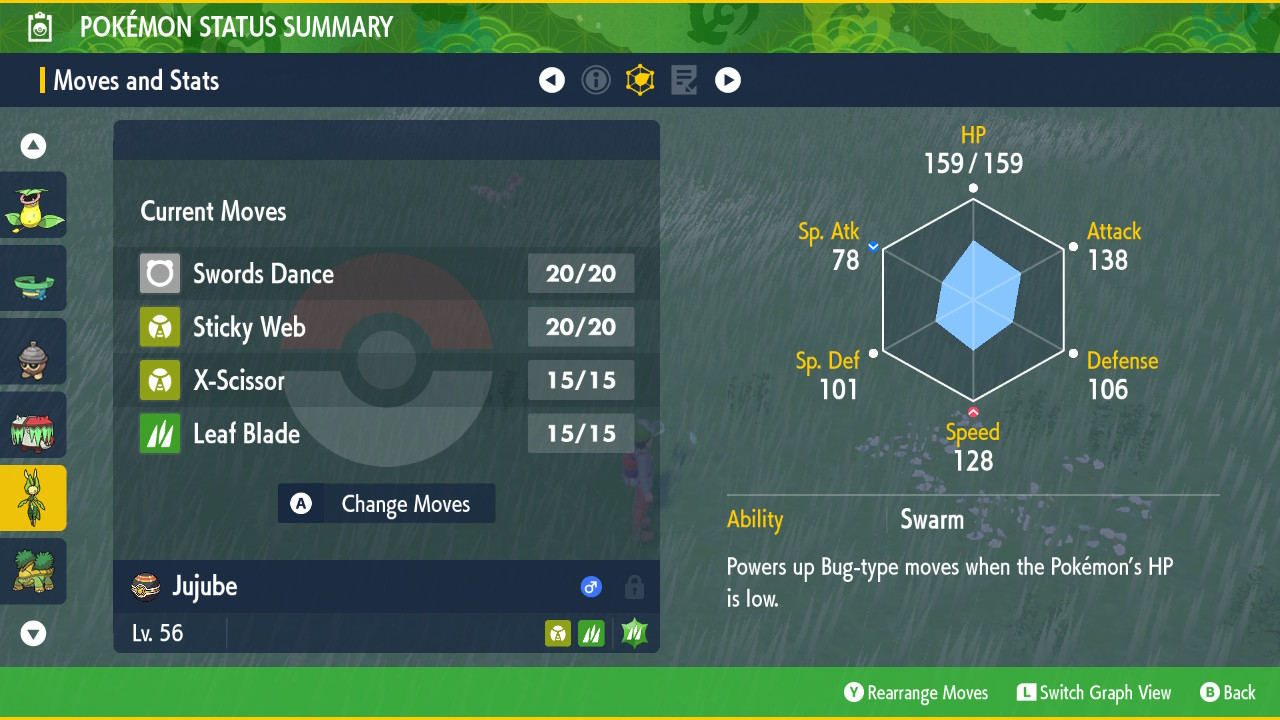
Task: Select the red and green mossy Pokémon
Action: pos(33,425)
